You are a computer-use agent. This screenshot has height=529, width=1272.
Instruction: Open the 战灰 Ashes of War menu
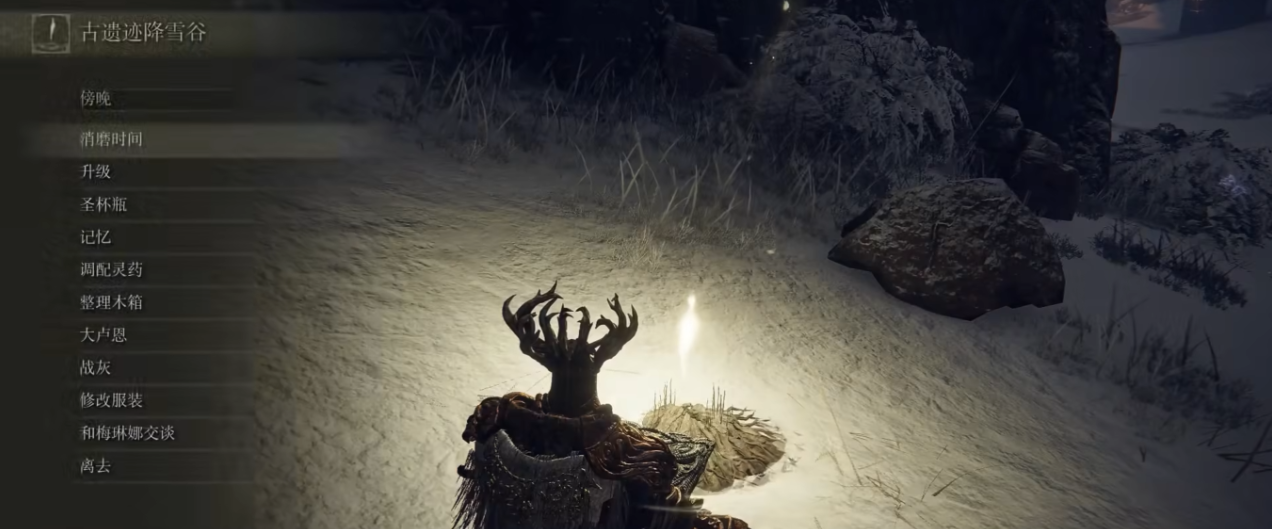pos(96,368)
